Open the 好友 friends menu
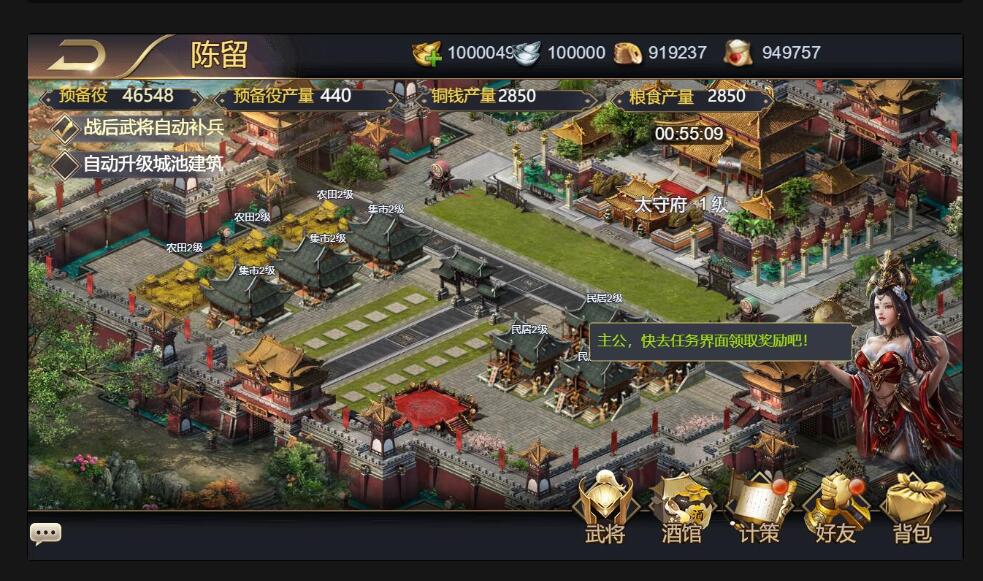Viewport: 983px width, 581px height. [x=835, y=508]
